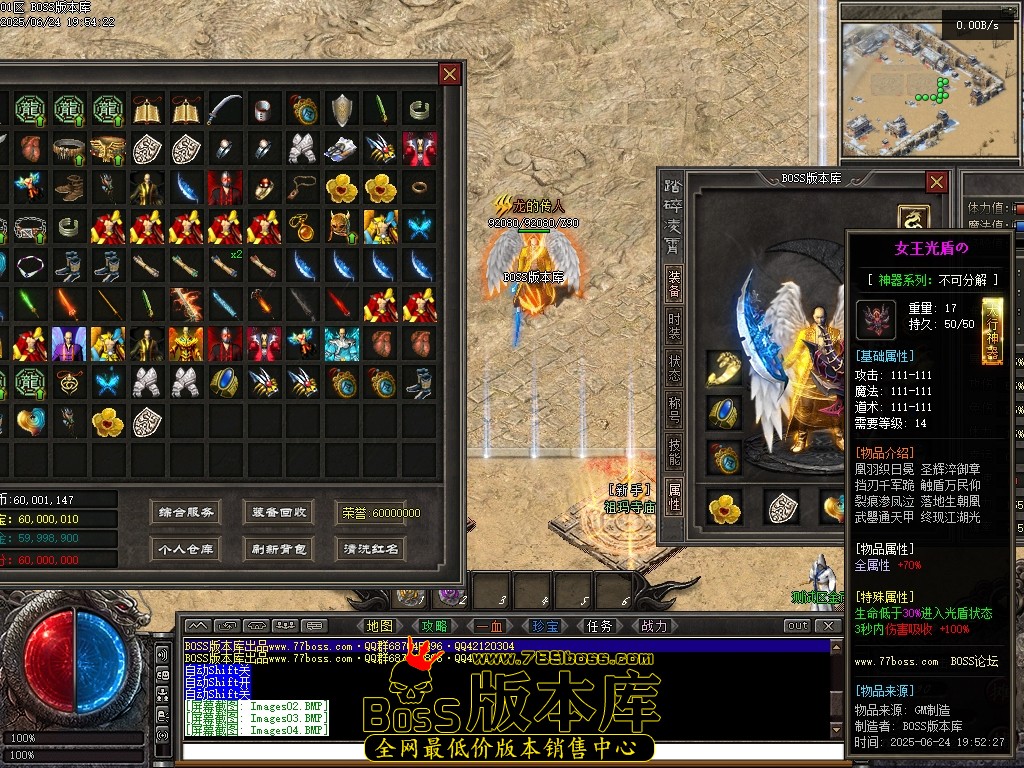
Task: Refresh the bag with 刷新背包
Action: click(279, 549)
